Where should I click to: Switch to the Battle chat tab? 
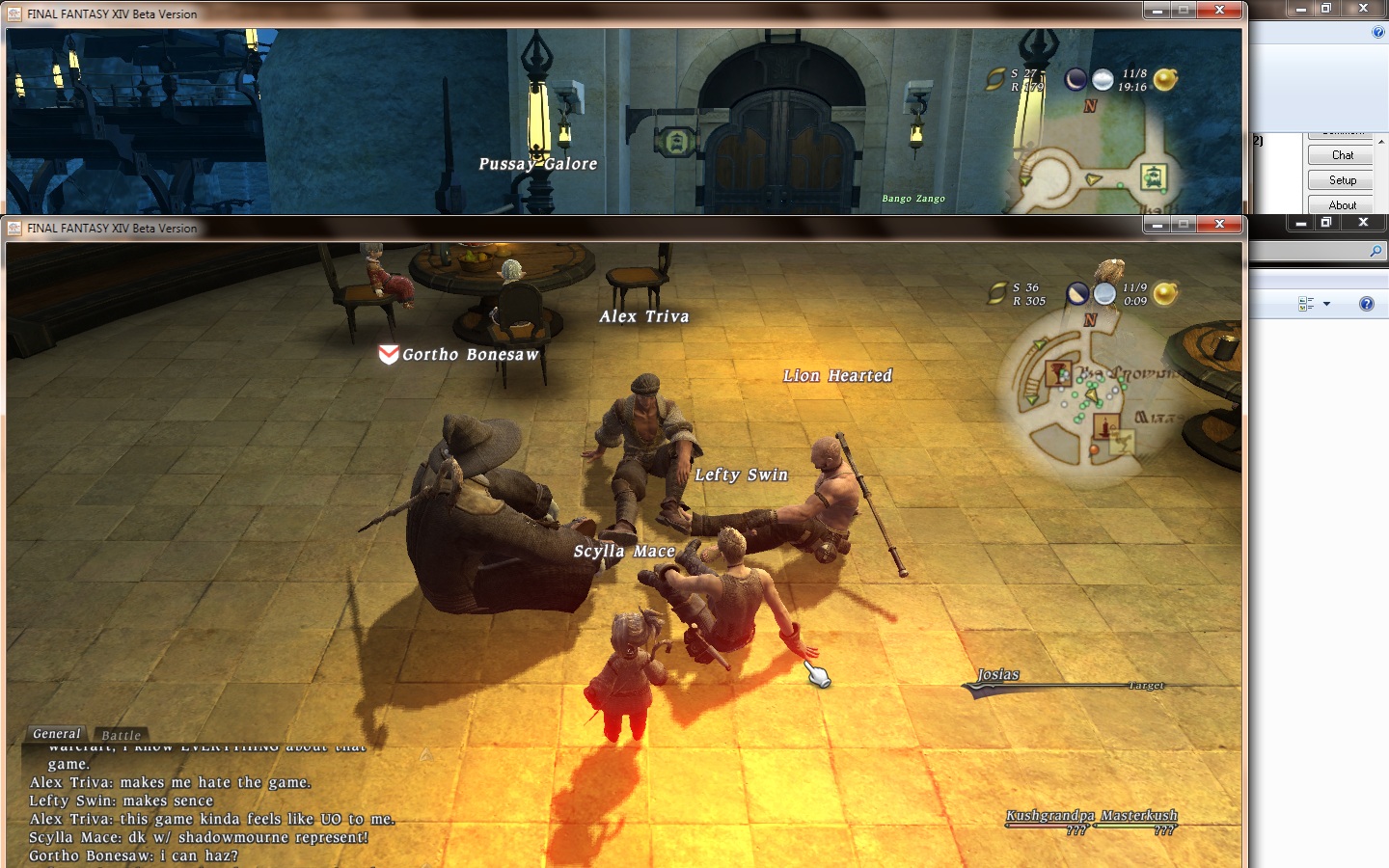[121, 735]
